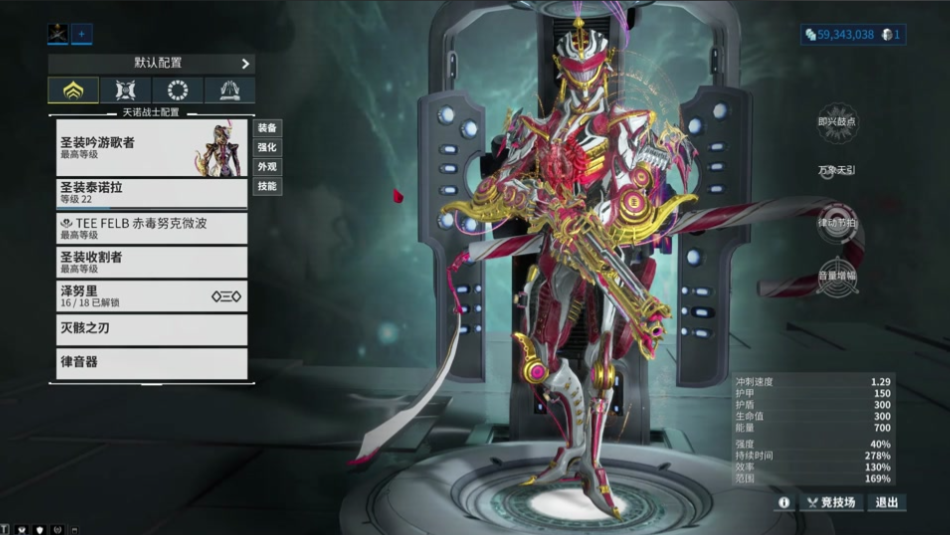This screenshot has height=535, width=950.
Task: Open the 强化 upgrade menu
Action: [x=267, y=147]
